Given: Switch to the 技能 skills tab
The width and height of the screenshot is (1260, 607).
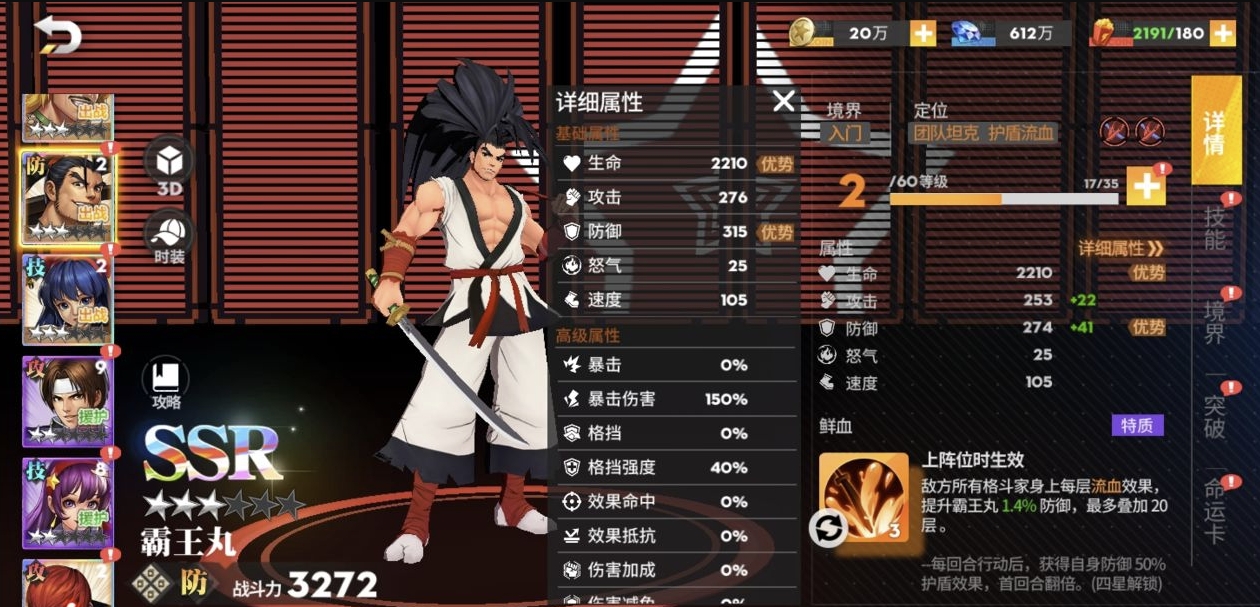Looking at the screenshot, I should click(x=1214, y=229).
